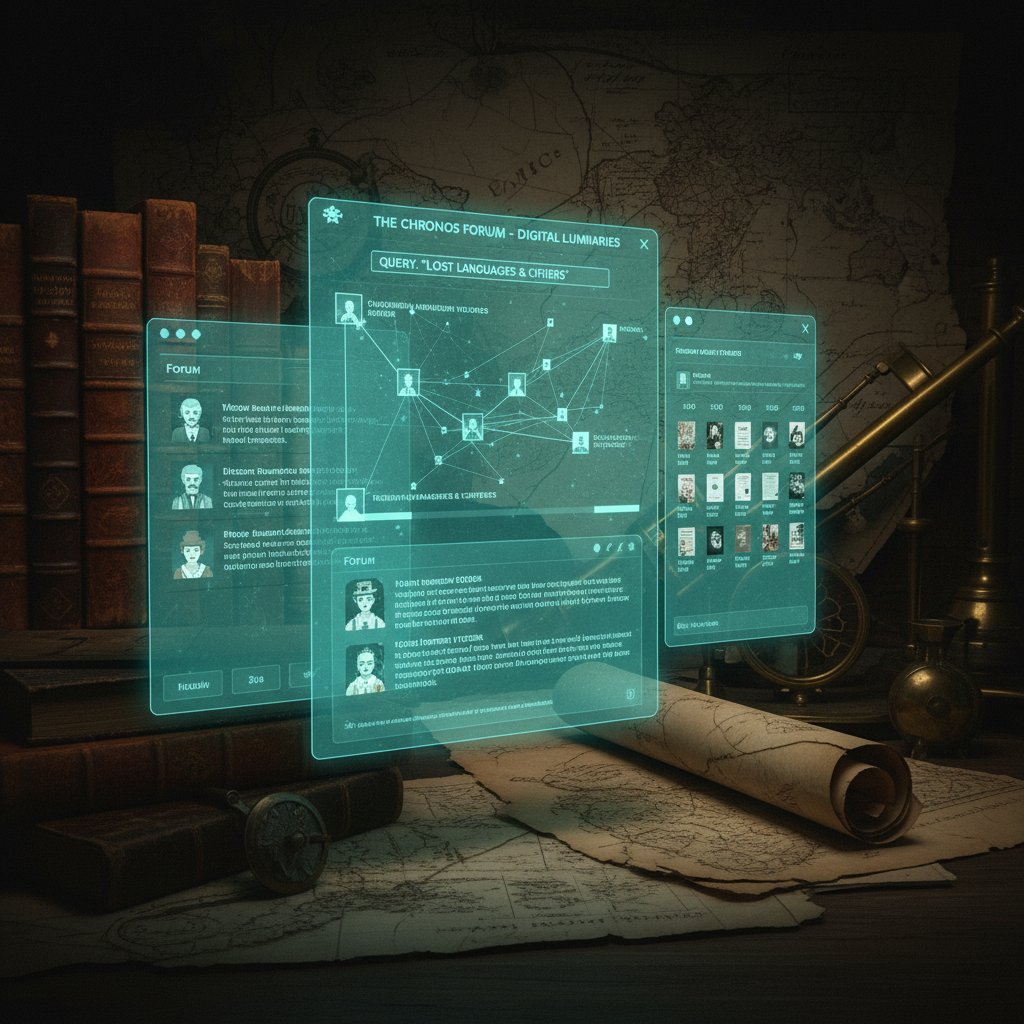
Task: Select the bottom-left portrait node in the network graph
Action: coord(350,505)
